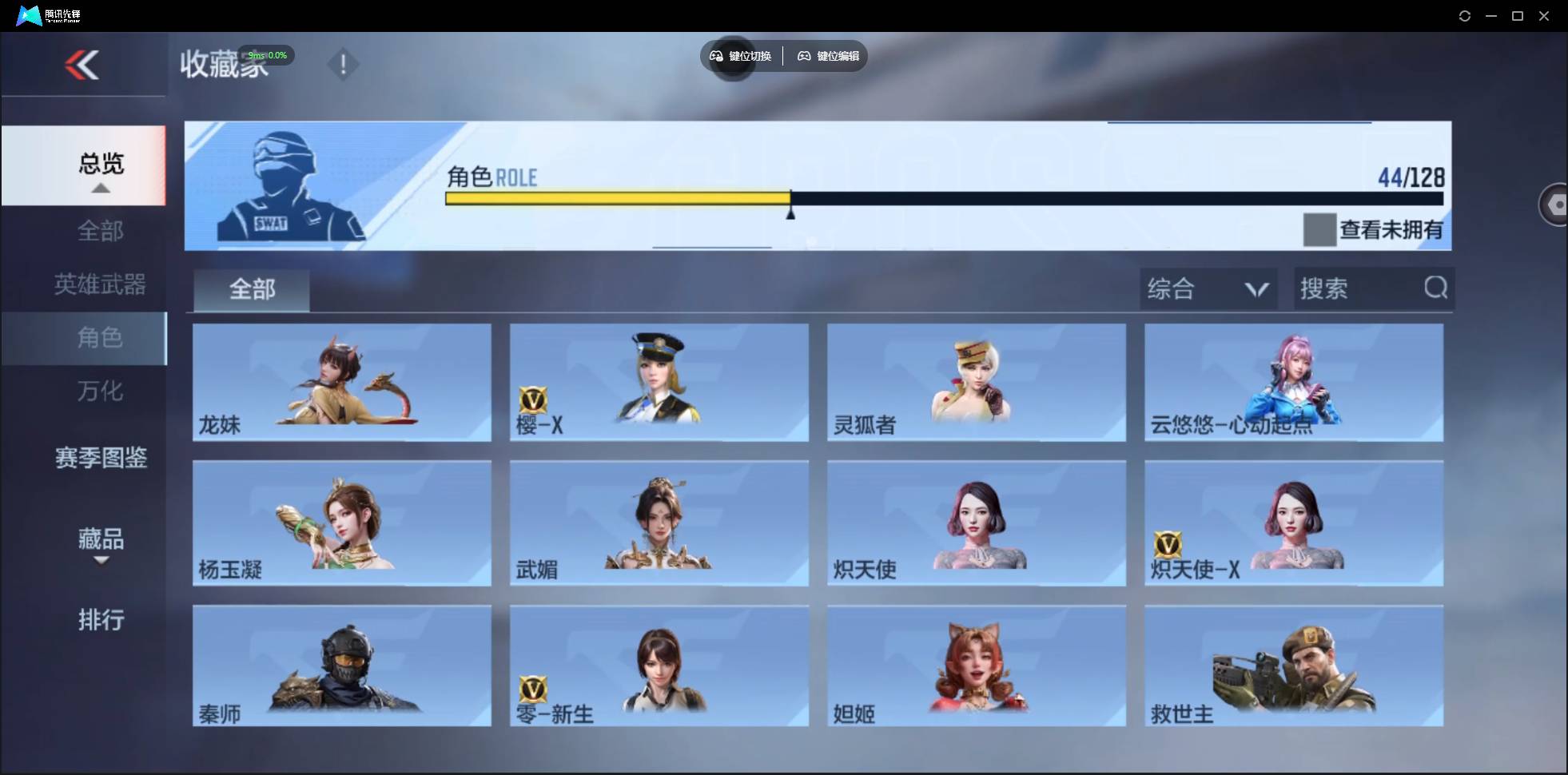This screenshot has width=1568, height=775.
Task: Open the exclamation notice icon next to title
Action: (344, 64)
